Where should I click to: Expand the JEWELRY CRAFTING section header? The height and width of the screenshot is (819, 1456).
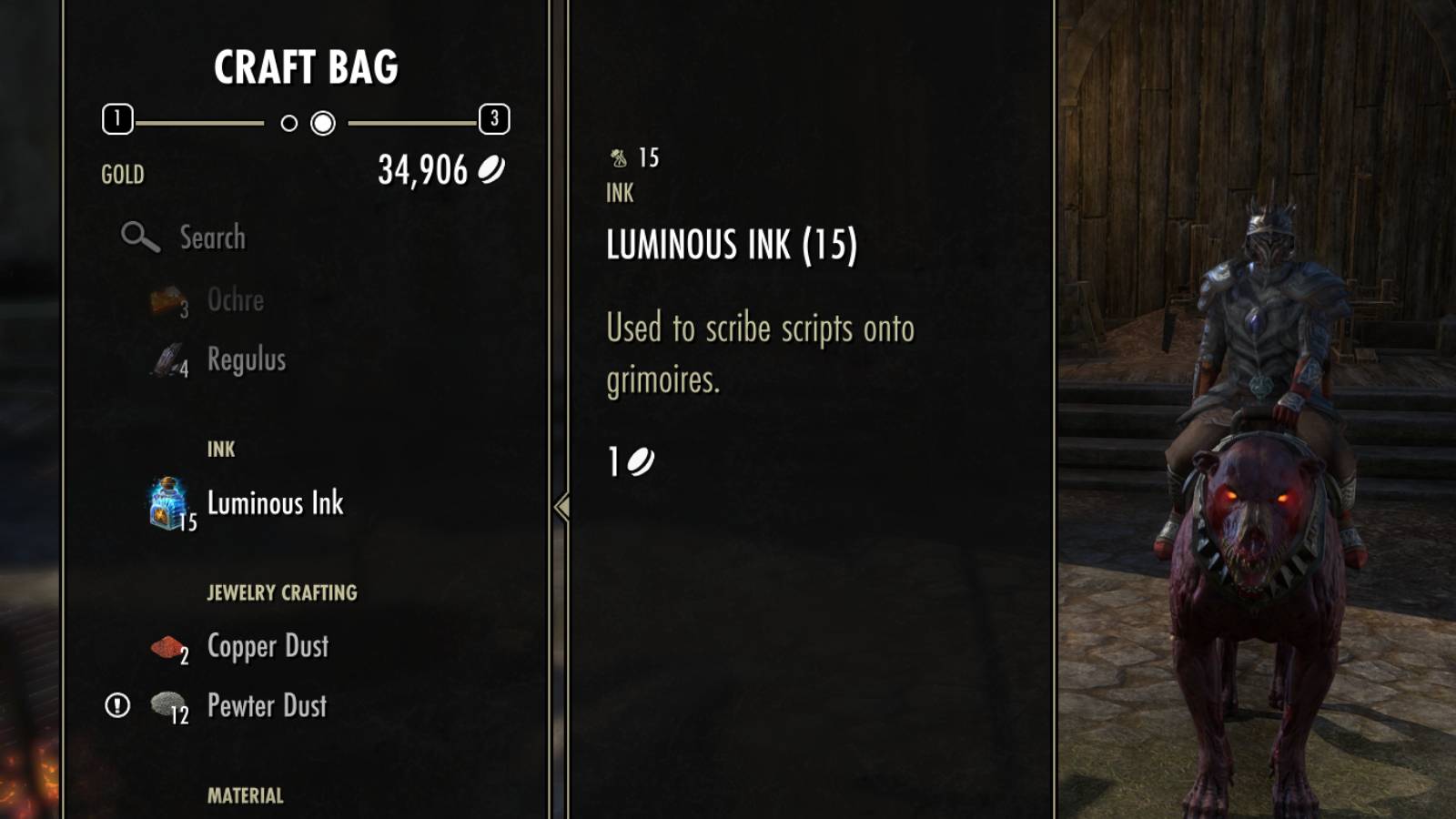282,591
